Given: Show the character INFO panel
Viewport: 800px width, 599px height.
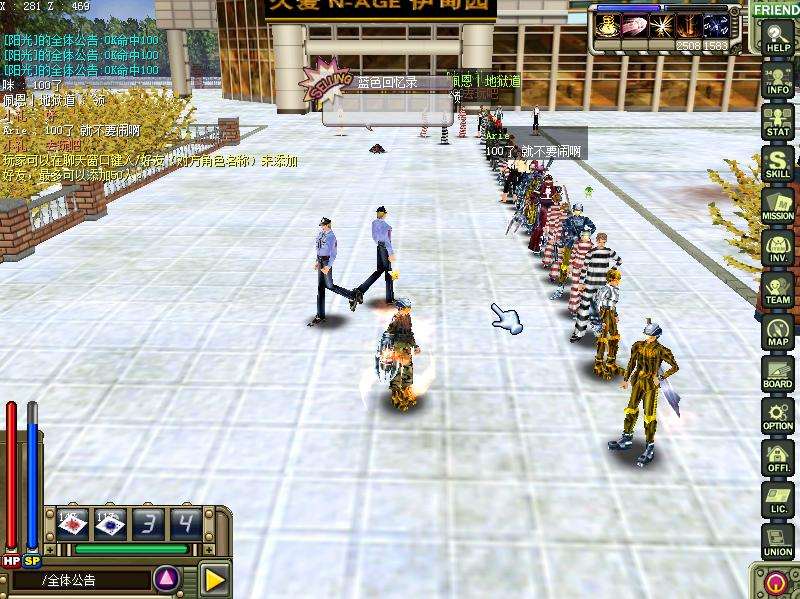Looking at the screenshot, I should pos(777,80).
